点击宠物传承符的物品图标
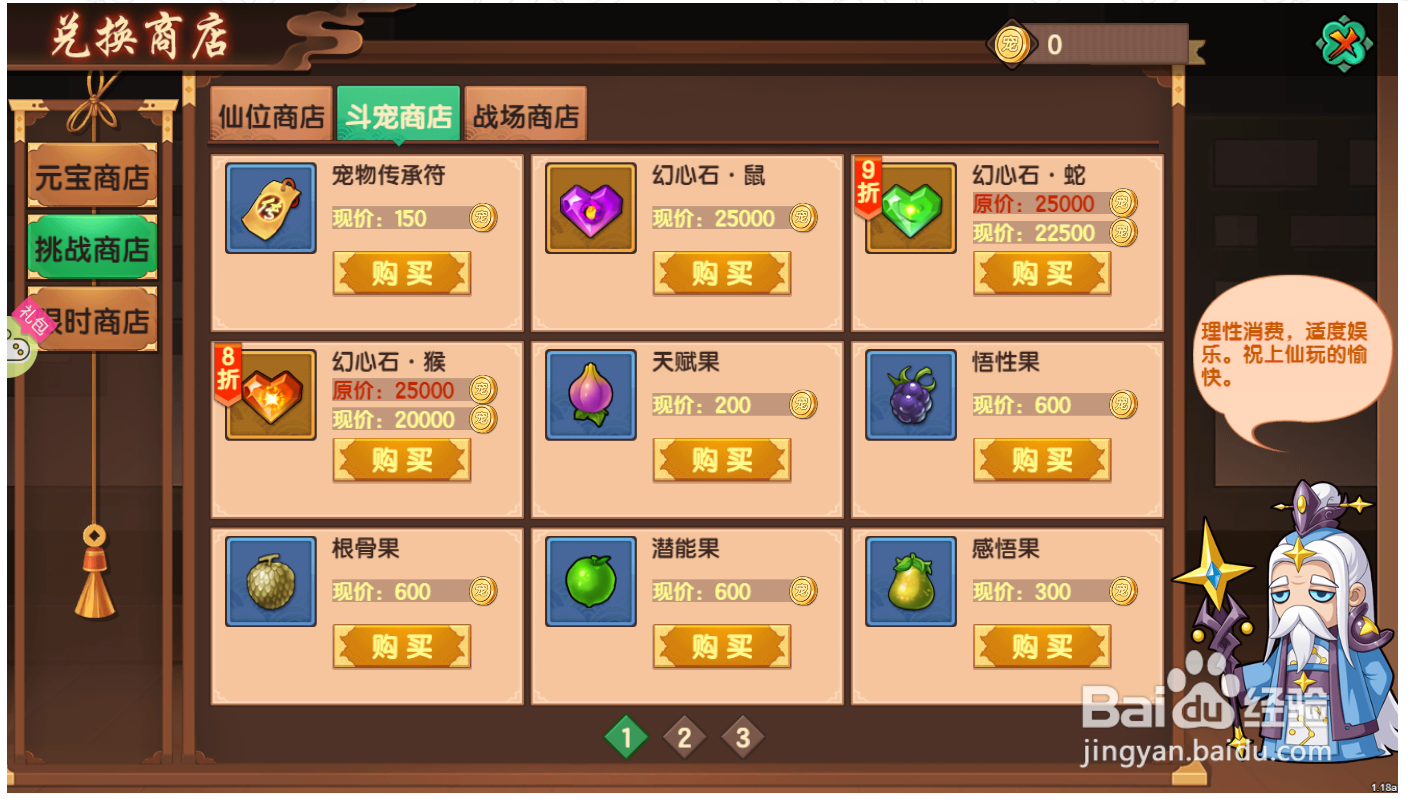Image resolution: width=1408 pixels, height=799 pixels. pyautogui.click(x=270, y=208)
